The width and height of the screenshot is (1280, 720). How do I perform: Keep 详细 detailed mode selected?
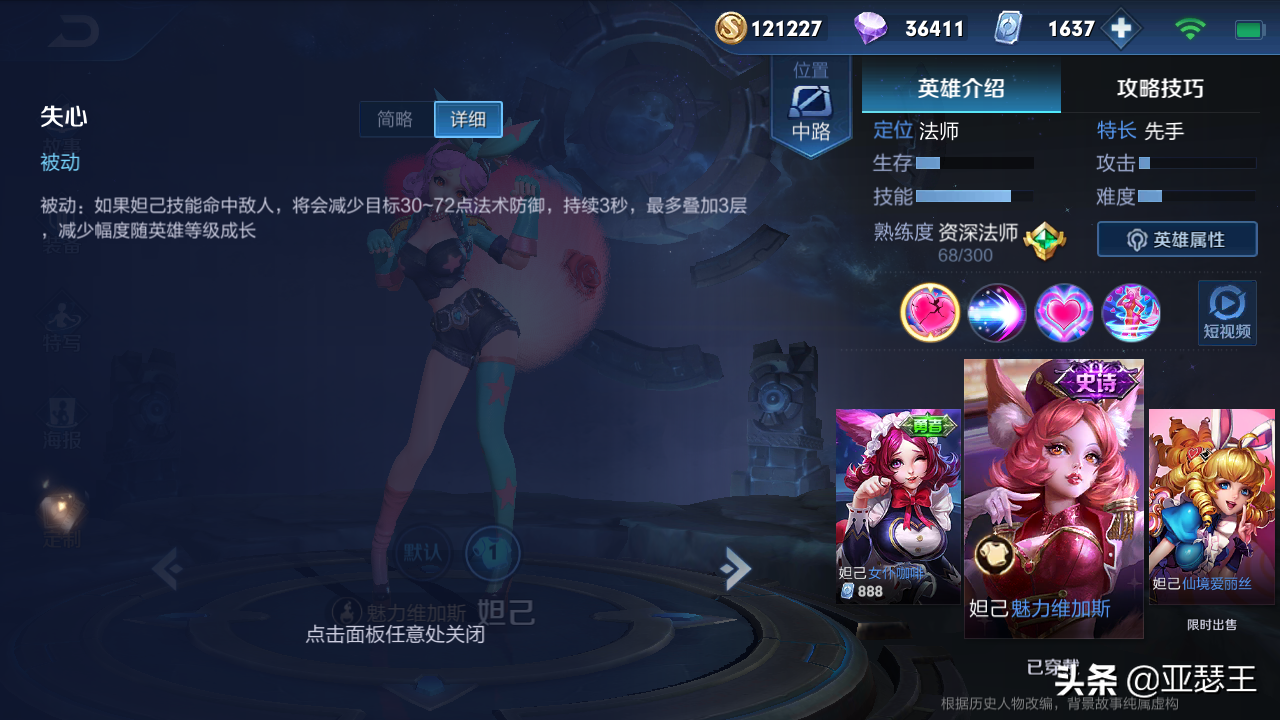pyautogui.click(x=467, y=119)
